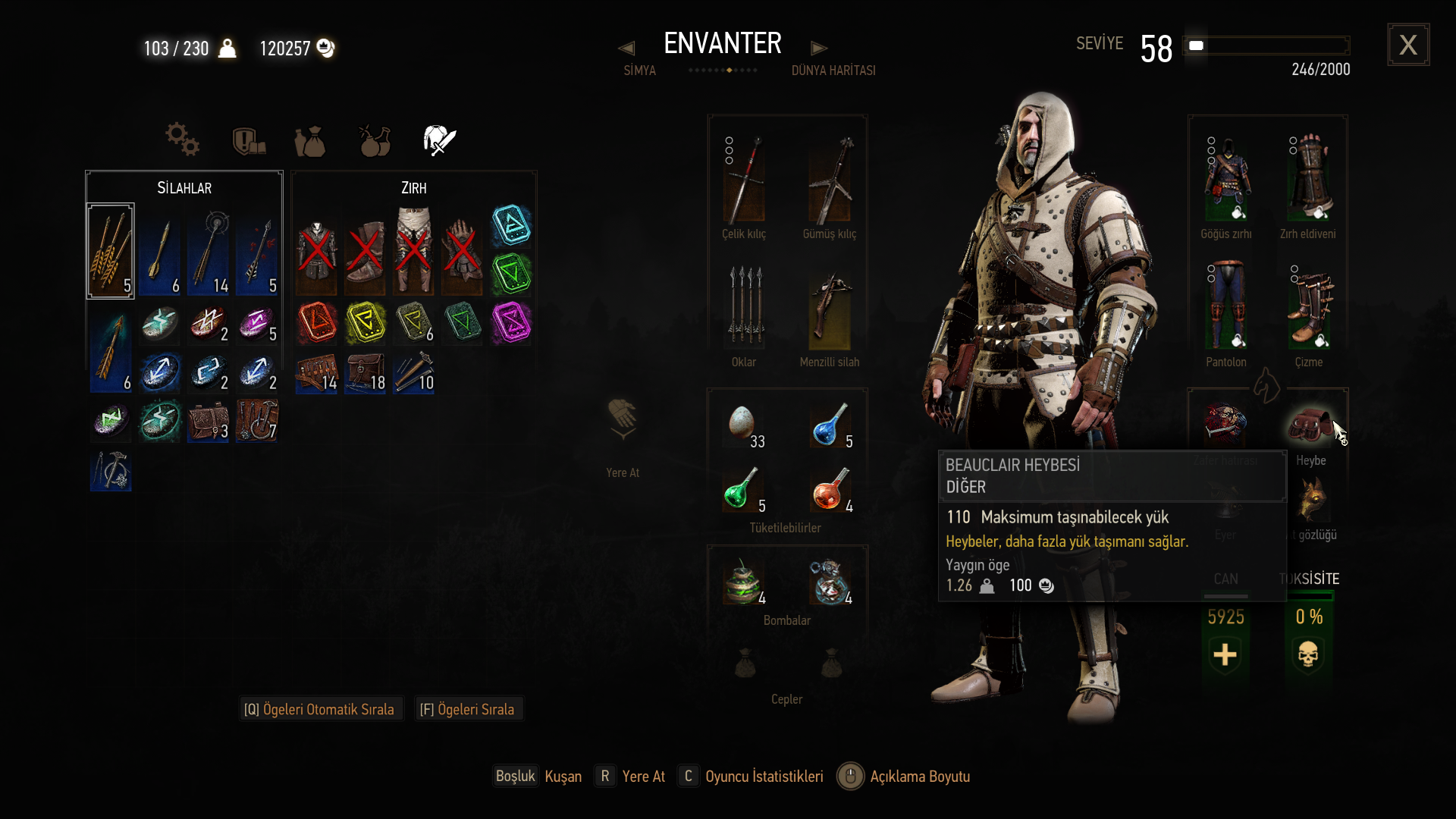Switch to the Simya panel

click(639, 70)
